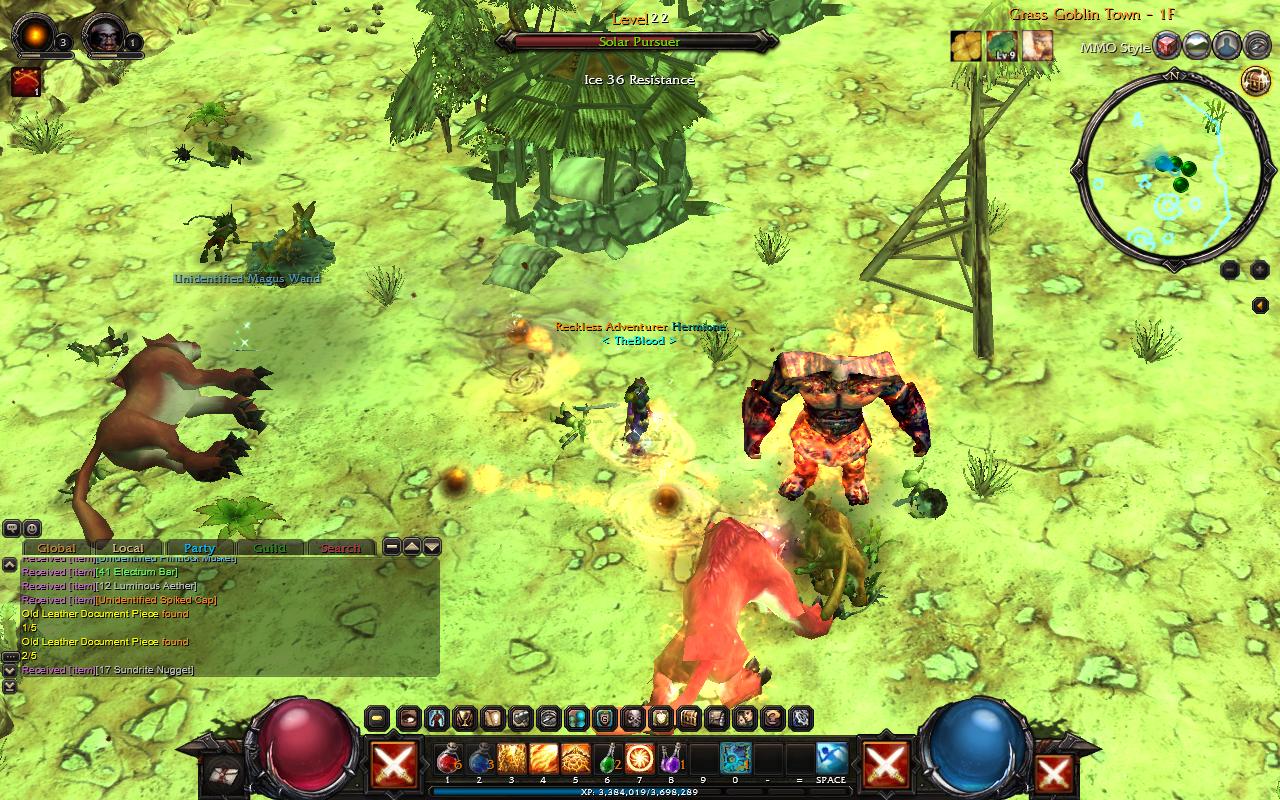Click the downward chevron above the chat log
Viewport: 1280px width, 800px height.
[431, 547]
